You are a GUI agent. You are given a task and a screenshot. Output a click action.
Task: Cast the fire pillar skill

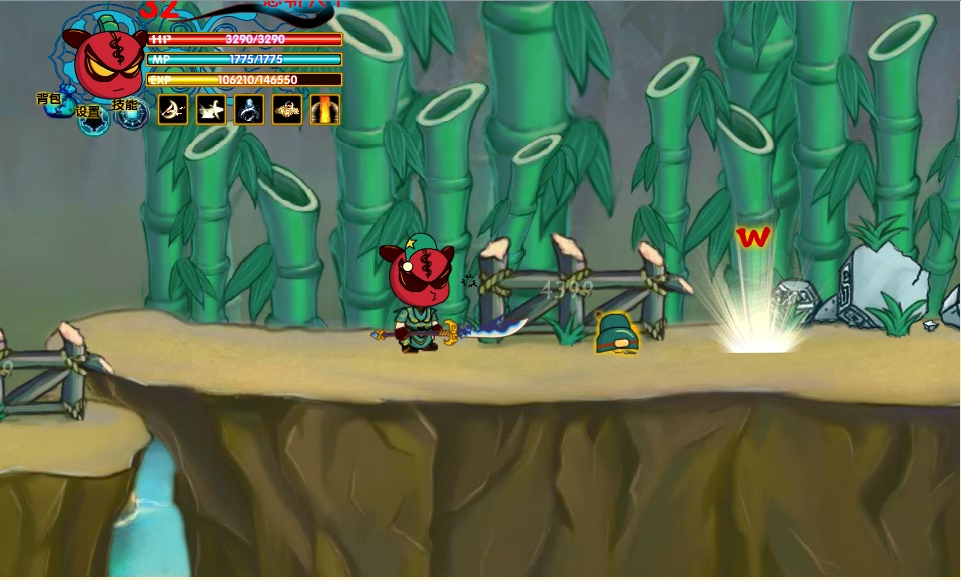(325, 109)
